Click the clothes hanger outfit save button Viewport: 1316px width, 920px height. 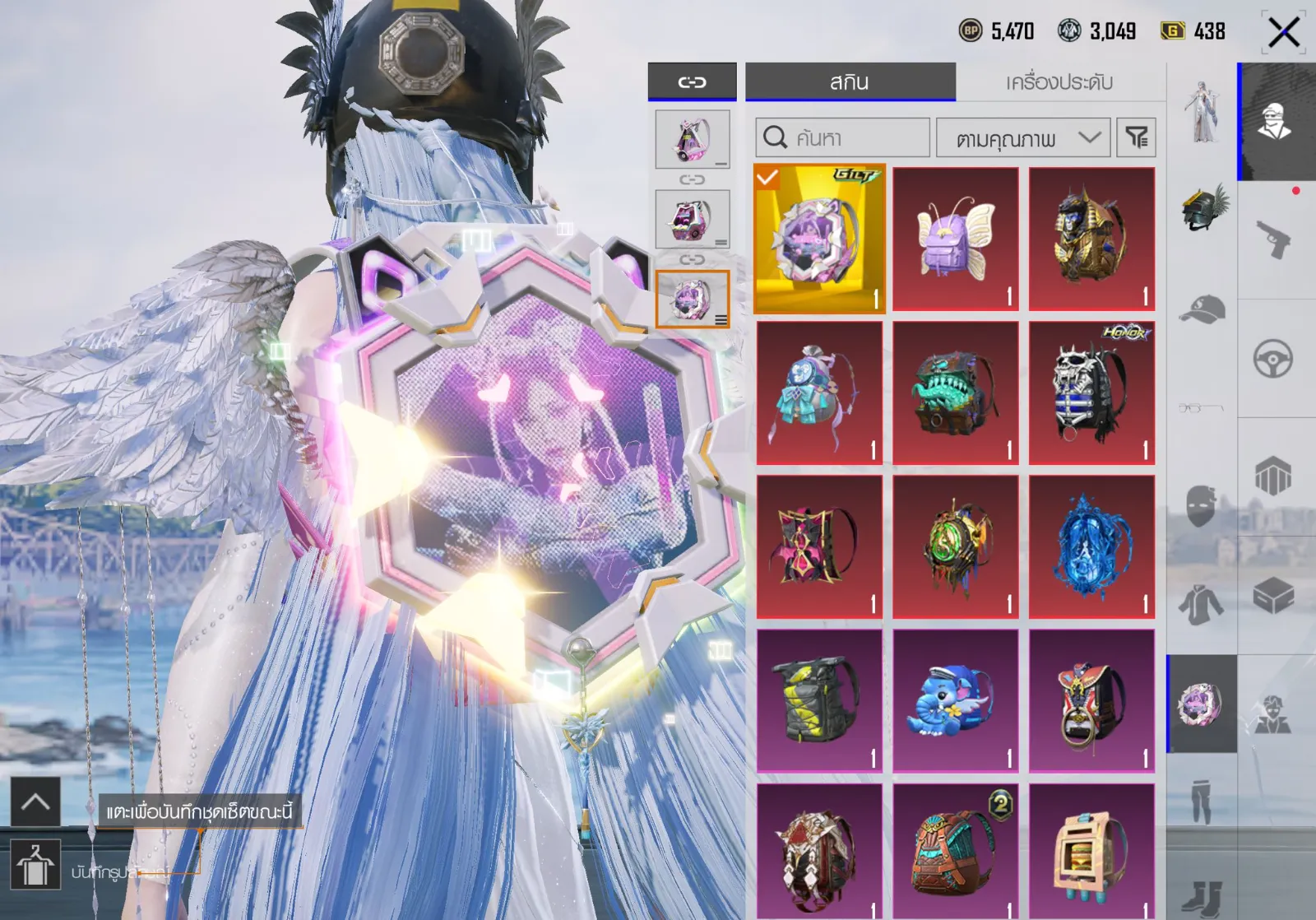tap(35, 865)
